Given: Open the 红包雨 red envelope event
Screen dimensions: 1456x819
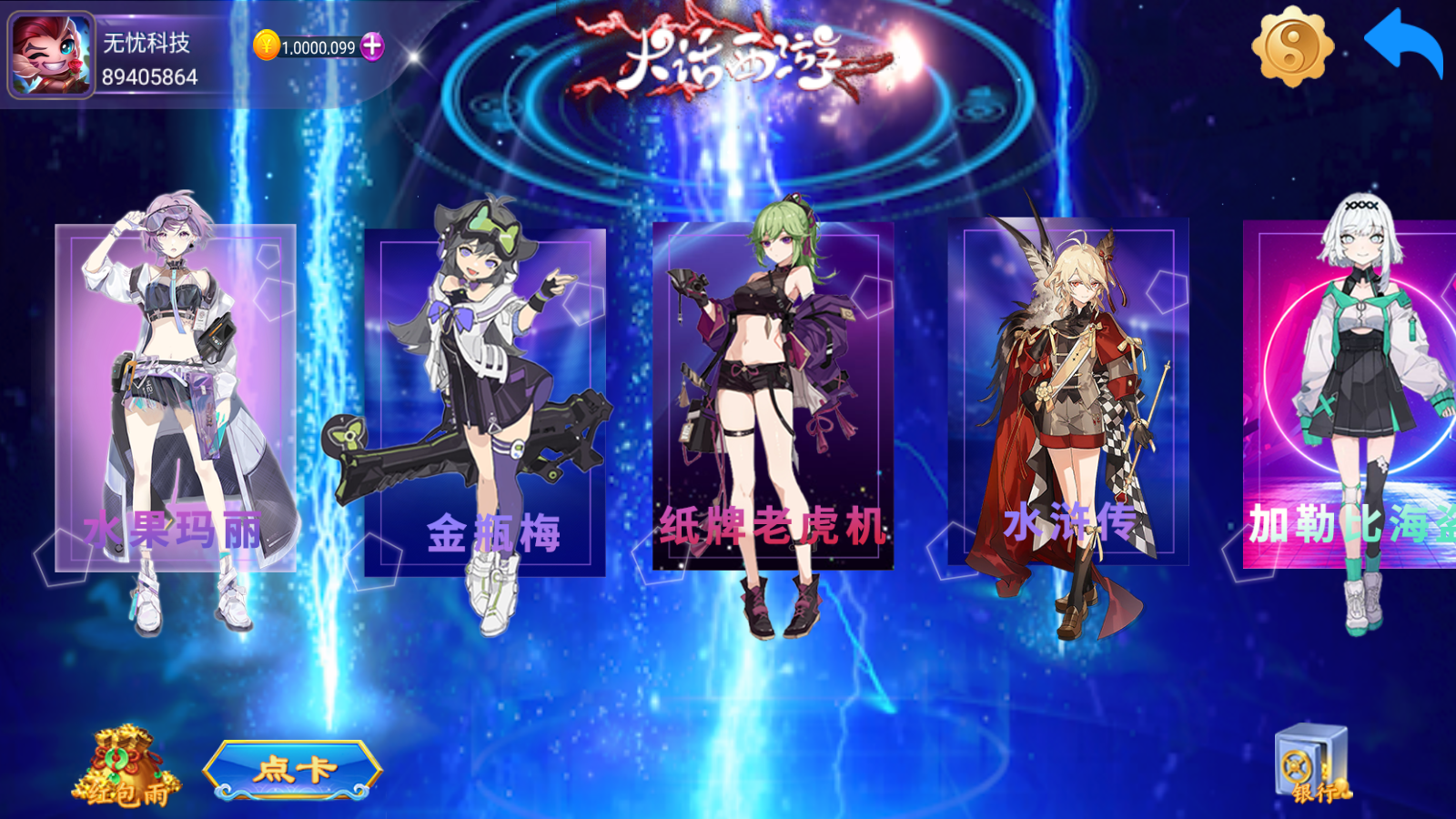Looking at the screenshot, I should click(126, 768).
